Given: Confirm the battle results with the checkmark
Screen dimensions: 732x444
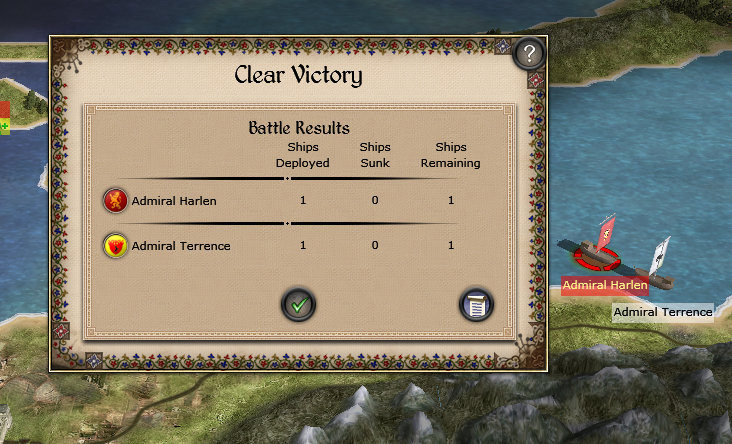Looking at the screenshot, I should click(298, 304).
